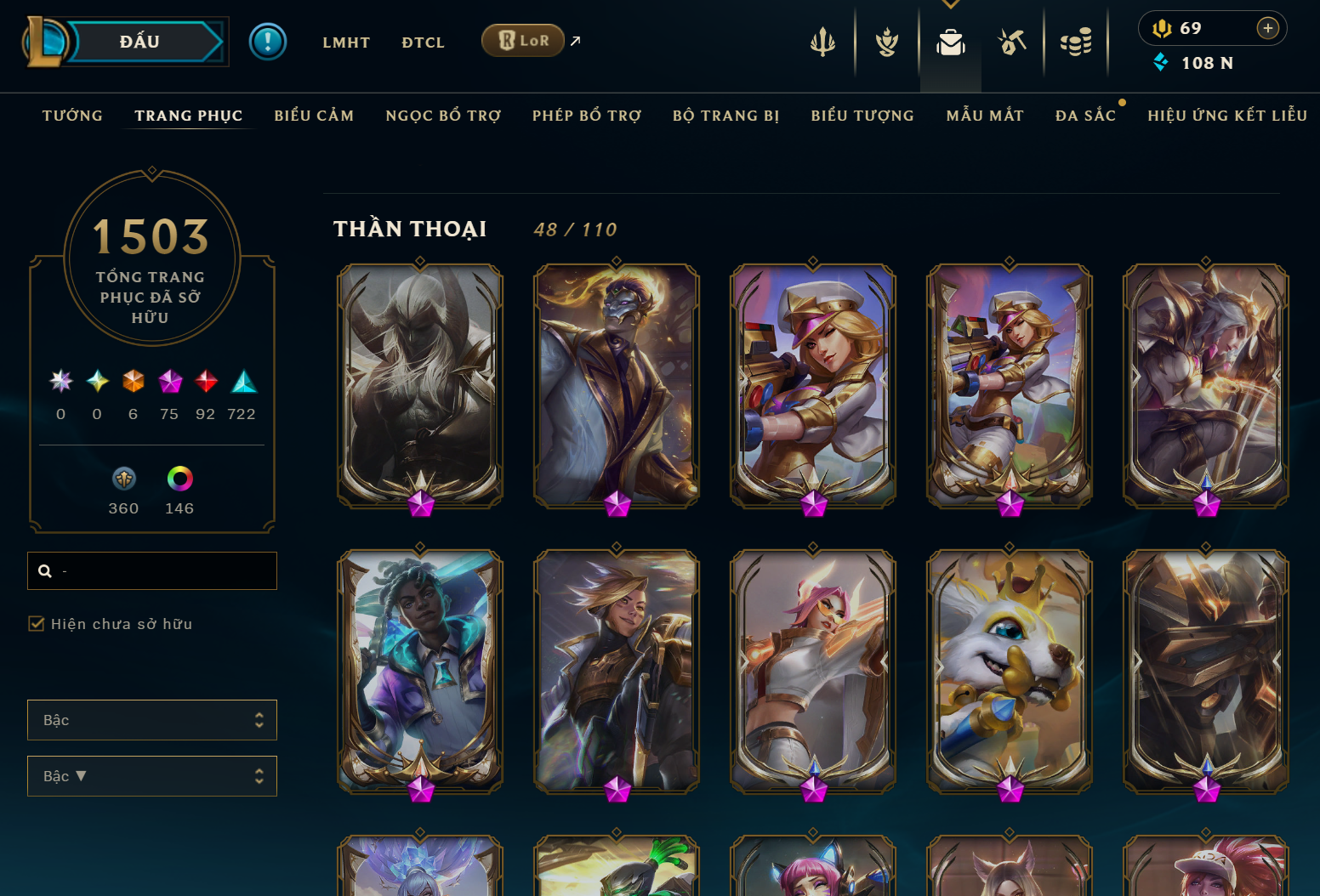Screen dimensions: 1320x896
Task: Show the Phép Bổ Trợ tab
Action: (x=587, y=116)
